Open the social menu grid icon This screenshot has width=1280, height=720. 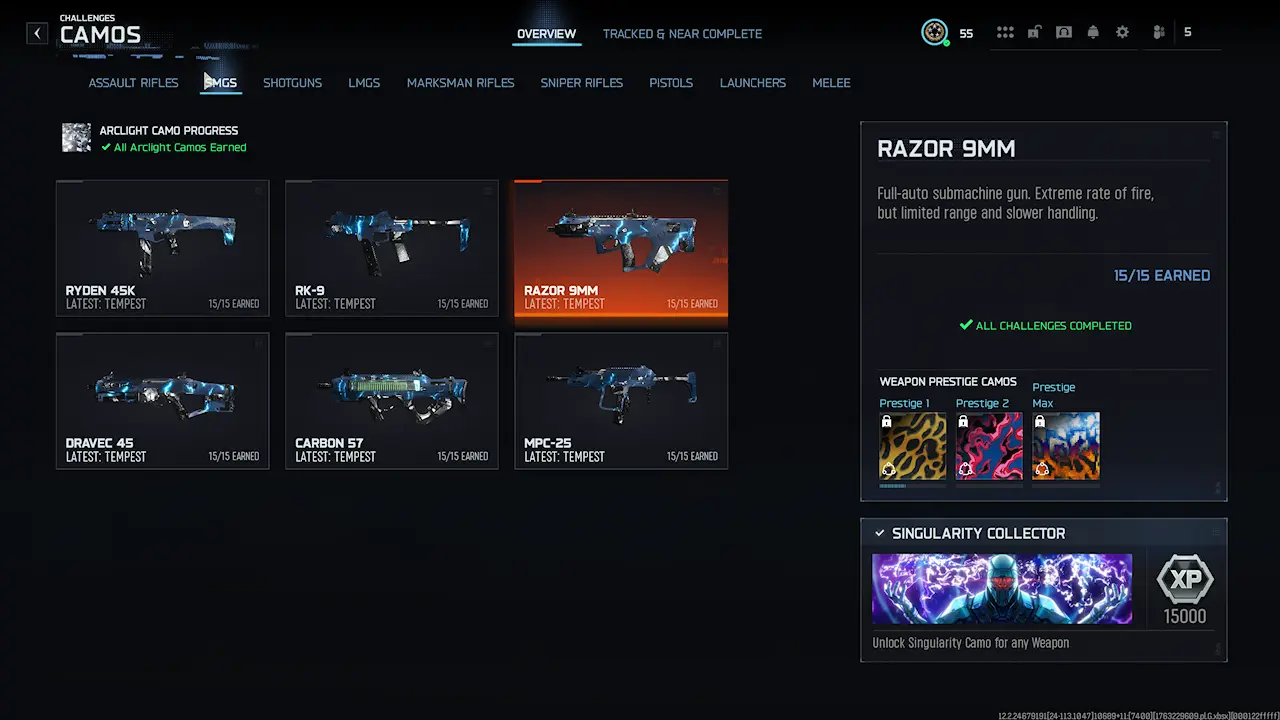pos(1005,32)
